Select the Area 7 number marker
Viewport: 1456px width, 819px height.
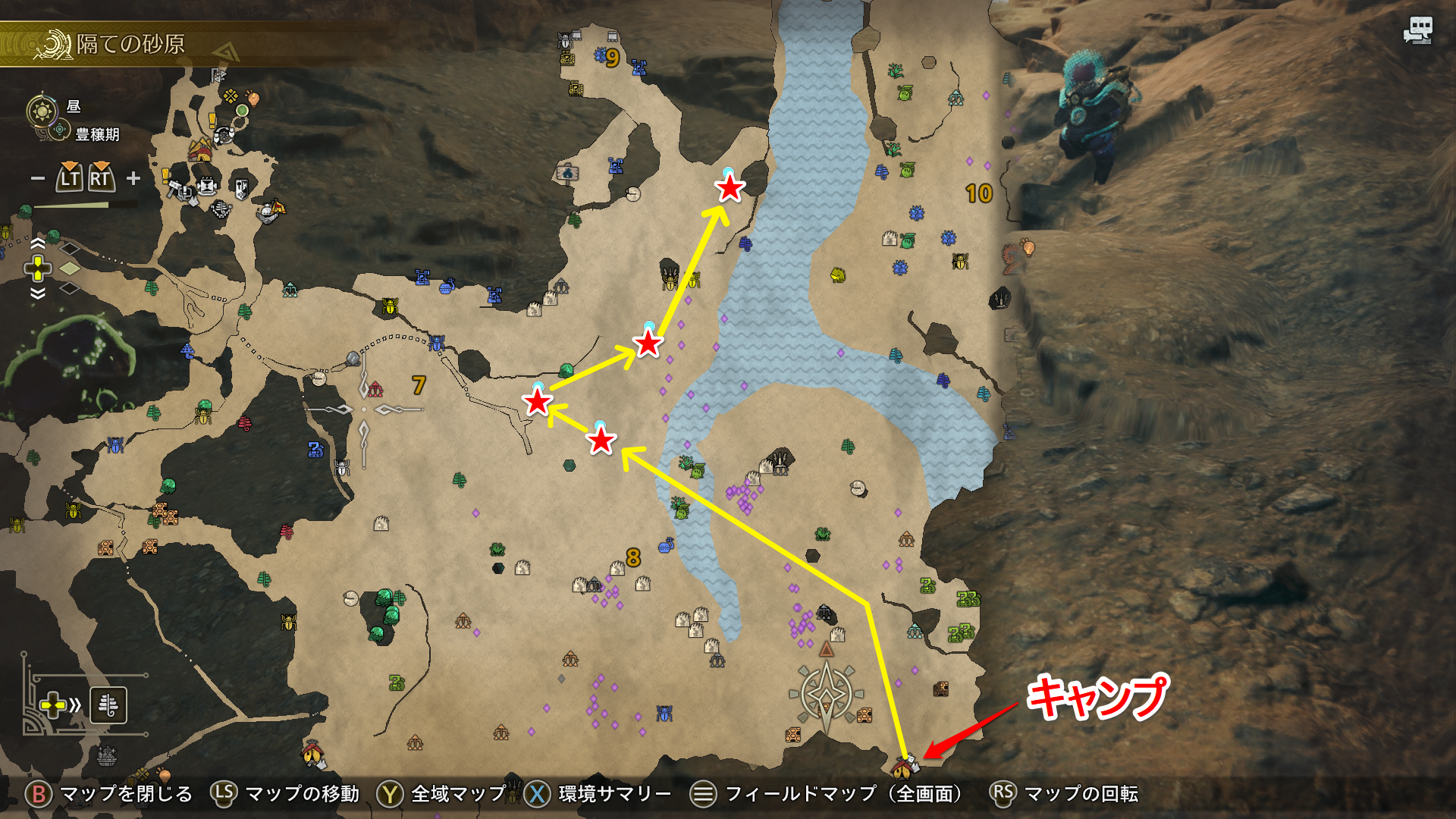(419, 385)
